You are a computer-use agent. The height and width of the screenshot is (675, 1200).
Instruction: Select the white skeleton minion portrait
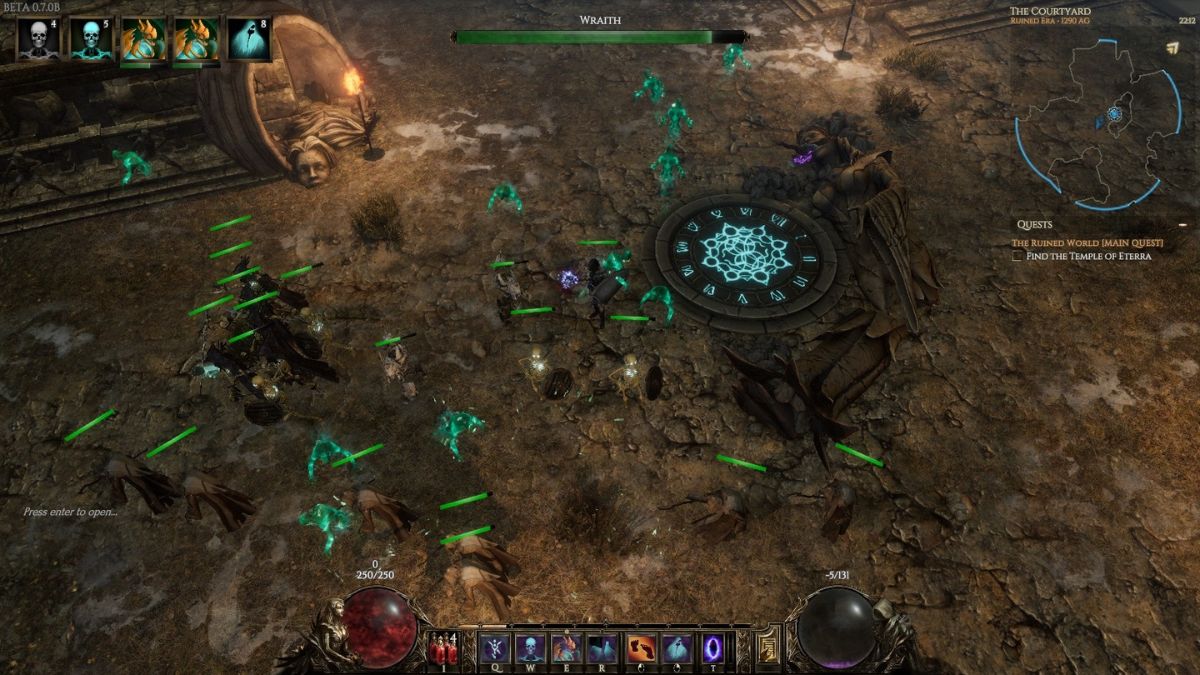click(x=38, y=39)
